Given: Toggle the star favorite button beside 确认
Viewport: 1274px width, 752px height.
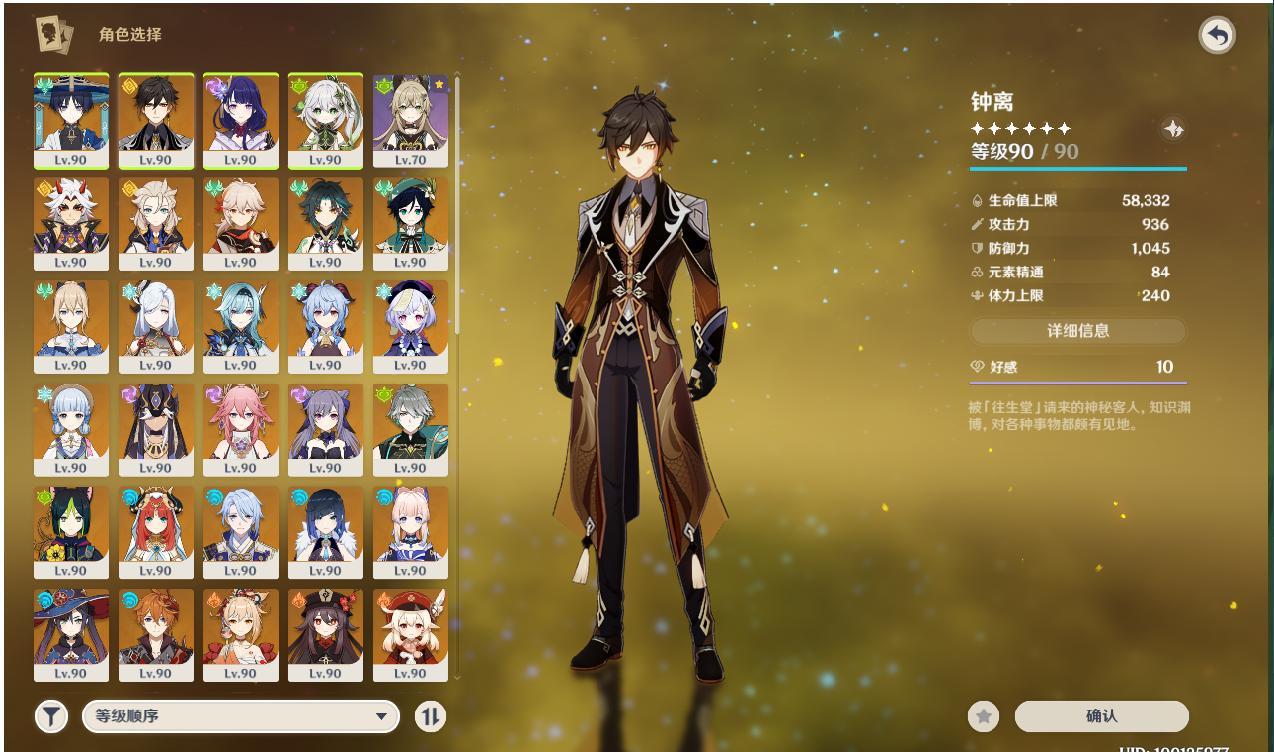Looking at the screenshot, I should click(x=984, y=716).
